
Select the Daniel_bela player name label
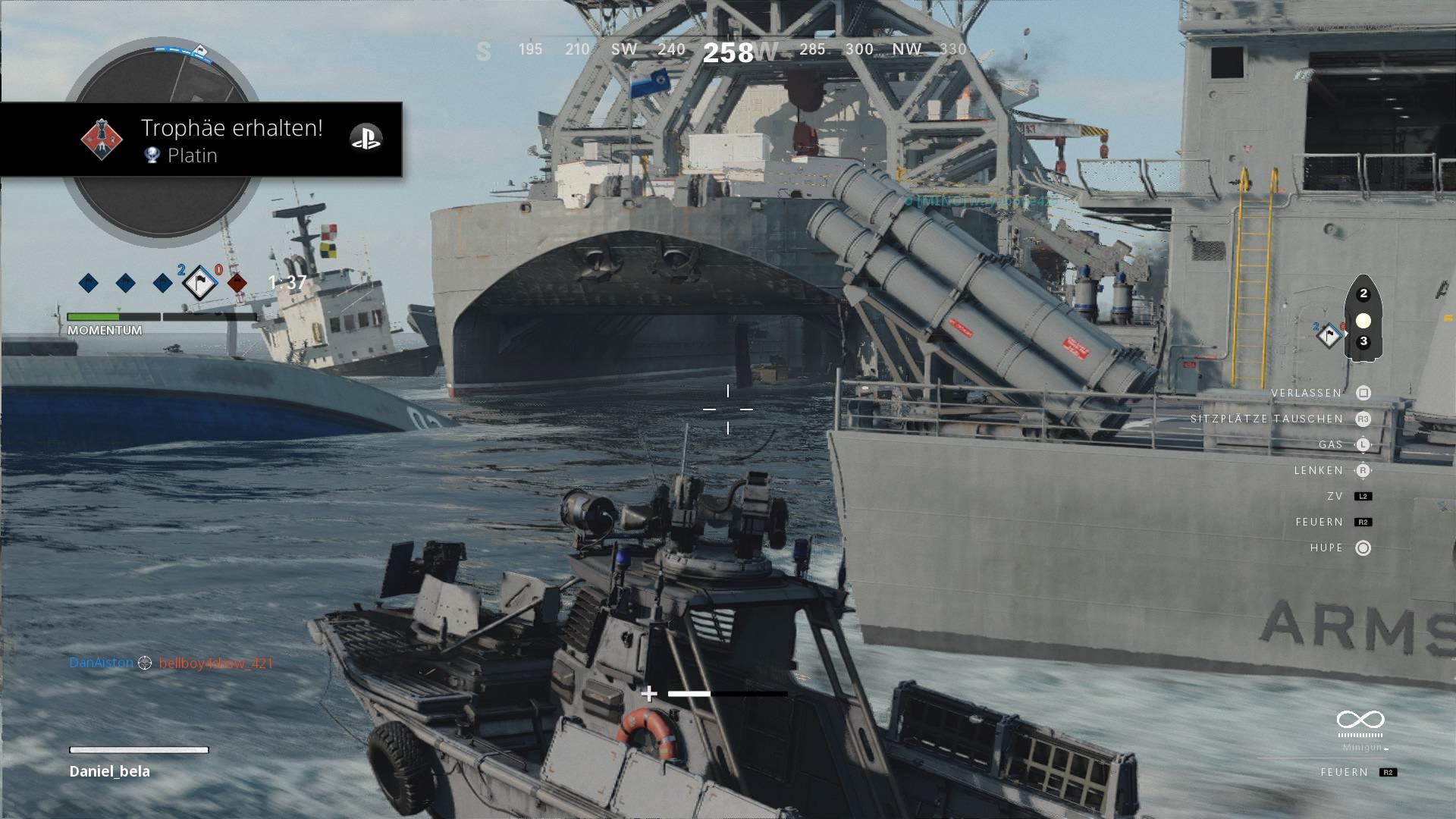pyautogui.click(x=110, y=771)
